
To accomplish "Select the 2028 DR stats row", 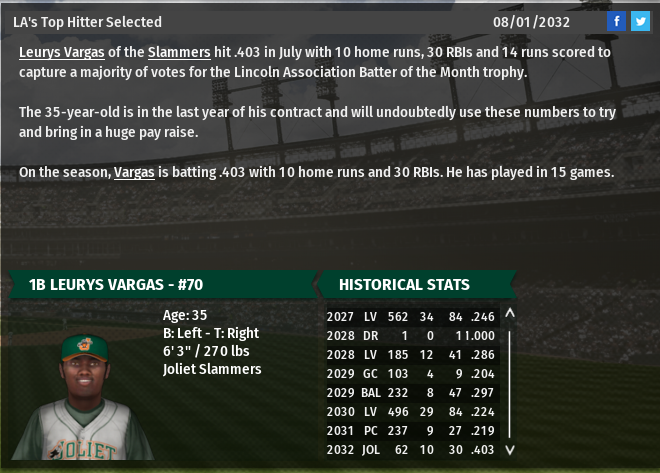I will pos(411,336).
